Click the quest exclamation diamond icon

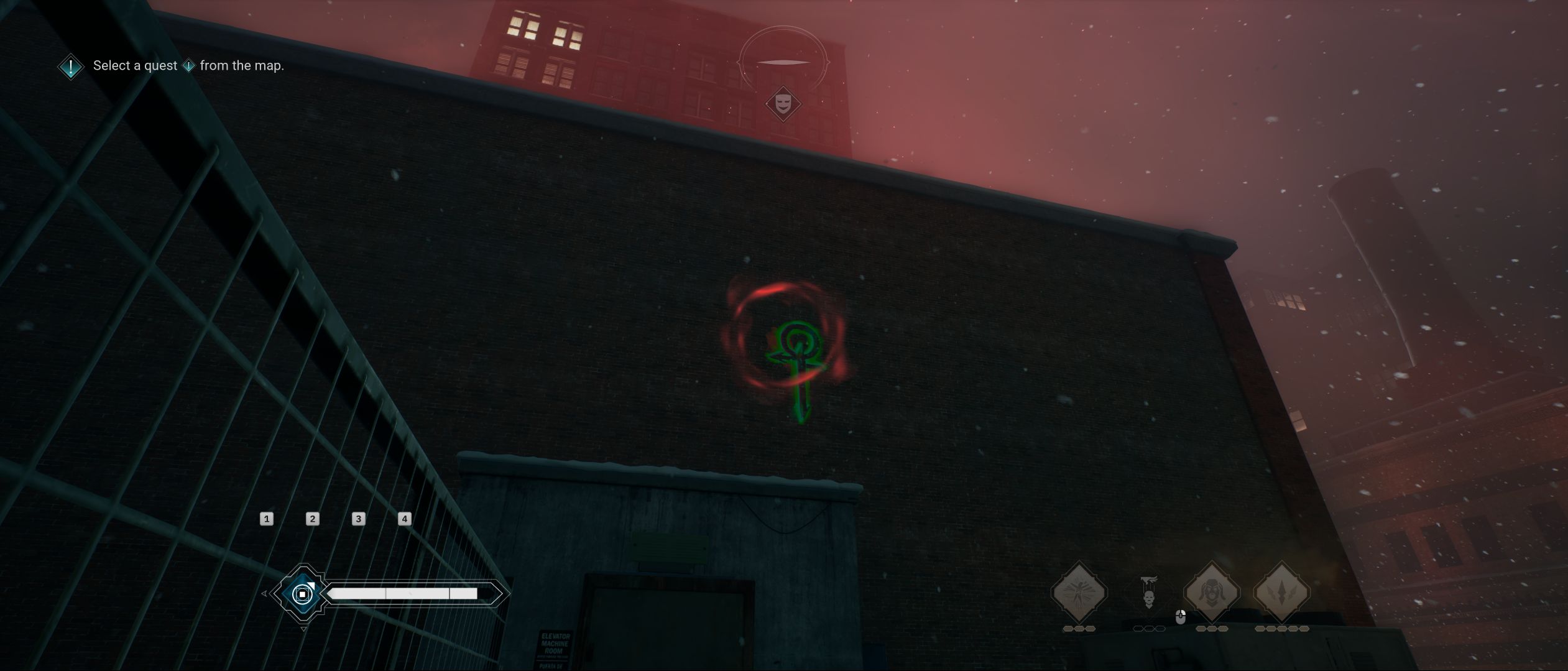coord(70,66)
